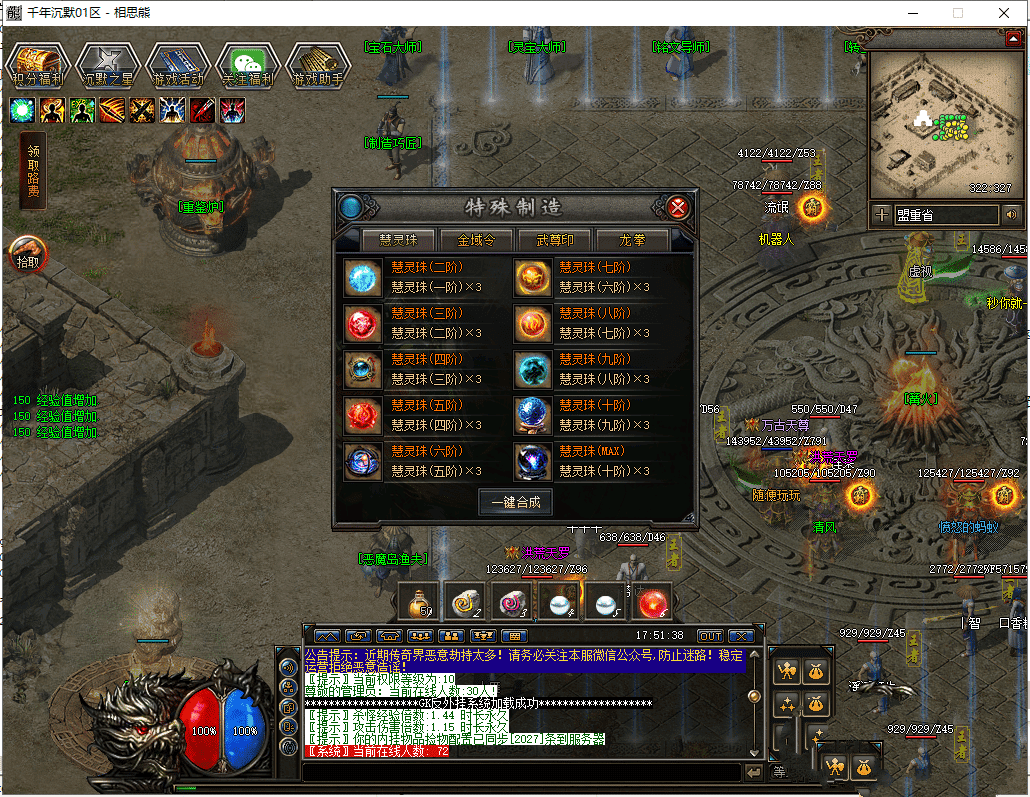Open the 积分福利 treasure chest menu
Viewport: 1030px width, 797px height.
[37, 65]
